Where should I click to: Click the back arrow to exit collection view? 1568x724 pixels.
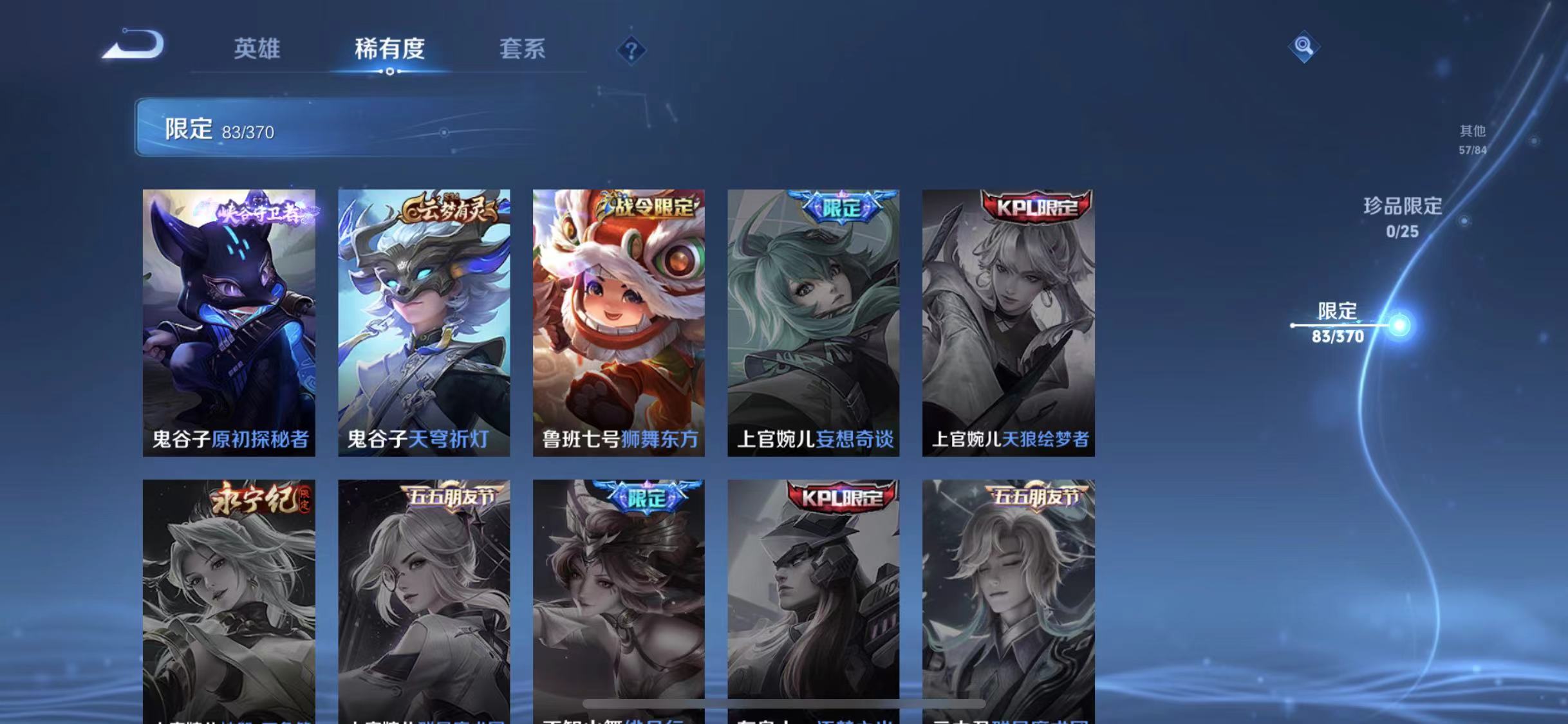134,45
